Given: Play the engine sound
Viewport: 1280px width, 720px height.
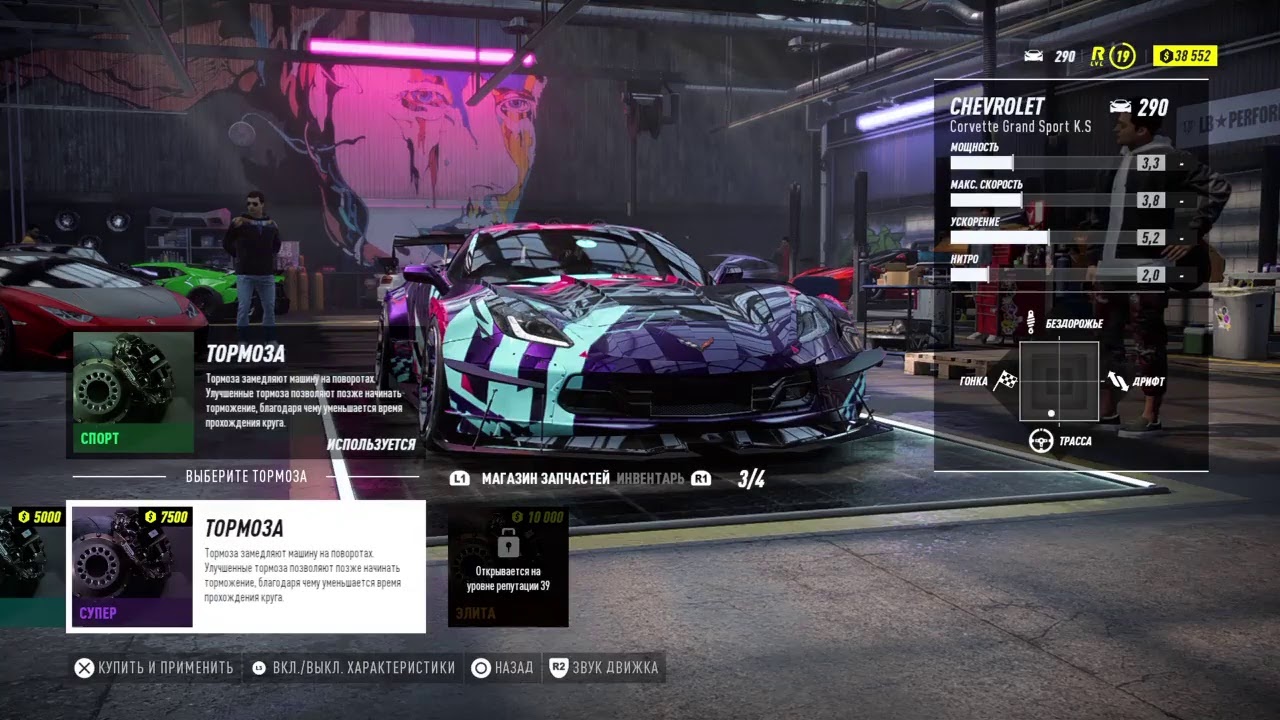Looking at the screenshot, I should tap(605, 667).
